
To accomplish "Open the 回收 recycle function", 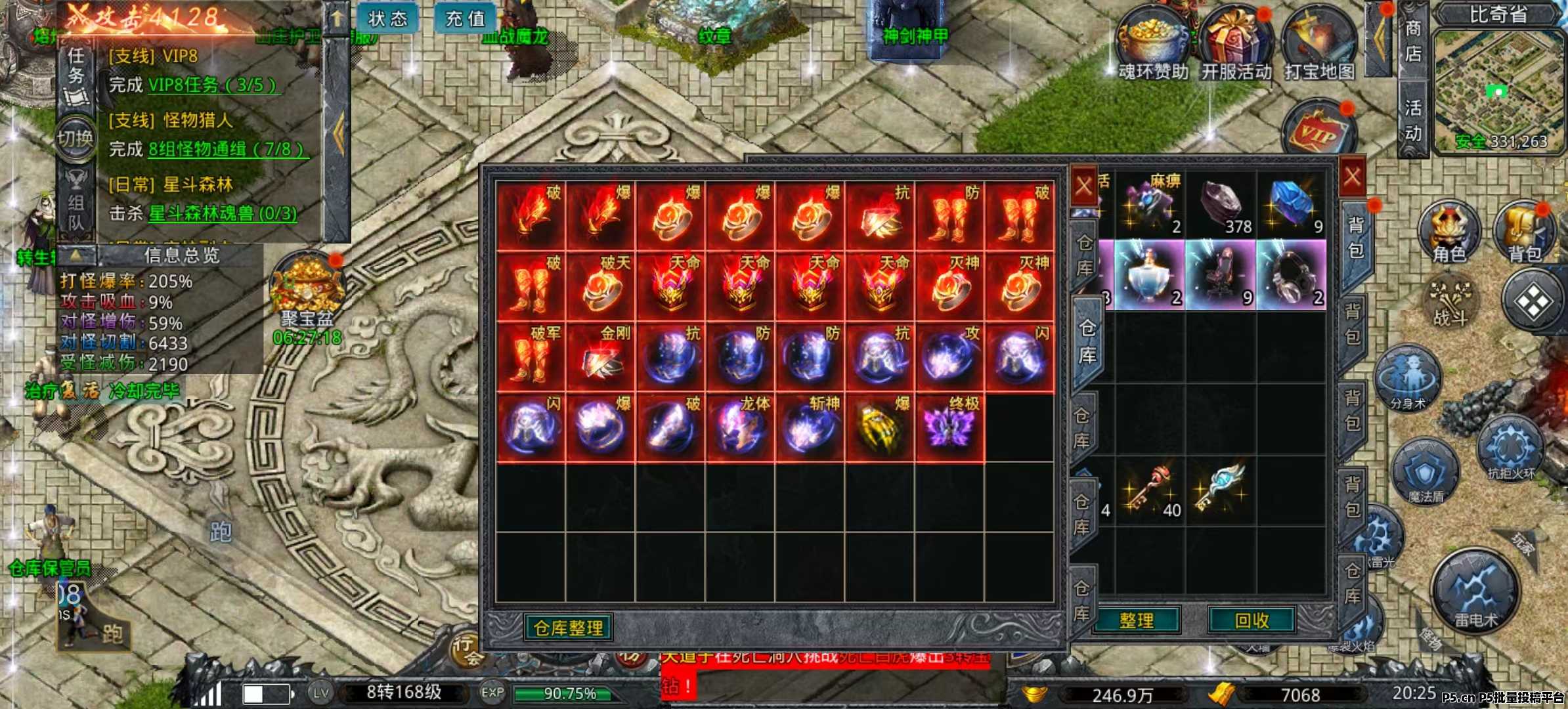I will click(1252, 620).
